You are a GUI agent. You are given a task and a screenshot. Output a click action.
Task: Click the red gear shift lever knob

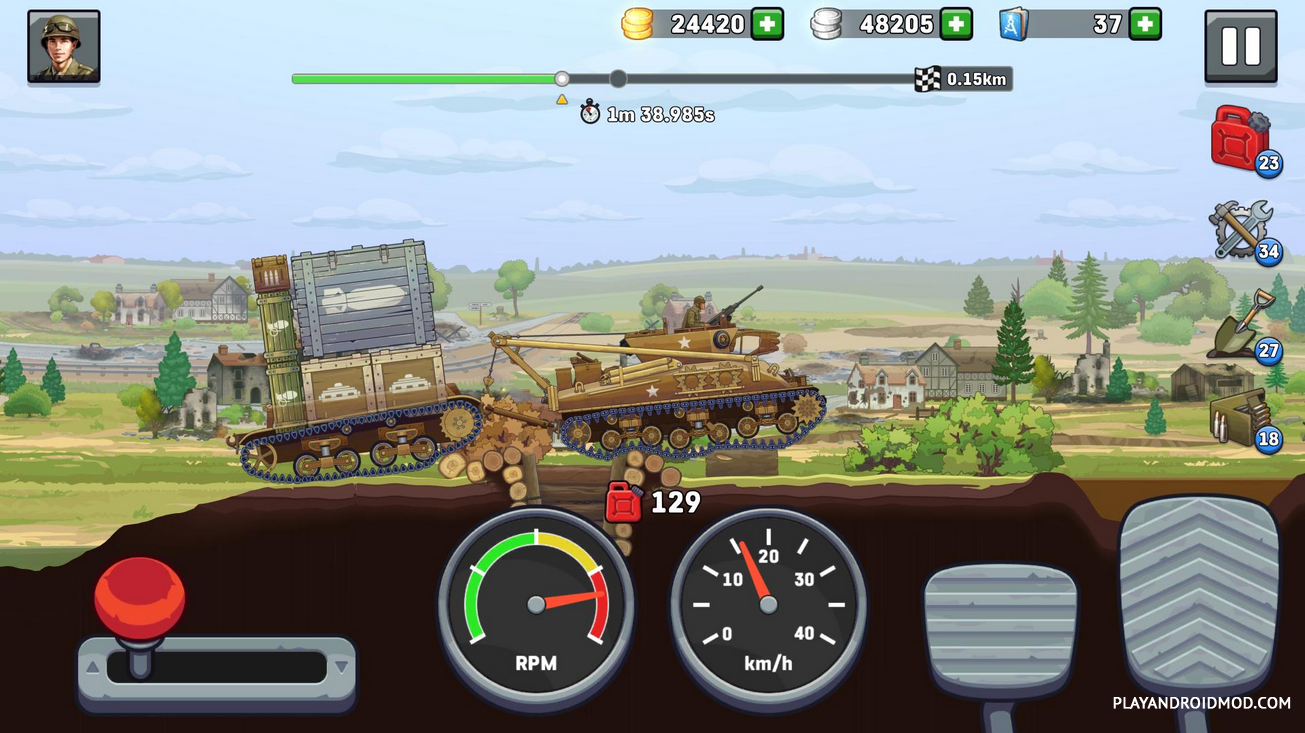point(140,598)
